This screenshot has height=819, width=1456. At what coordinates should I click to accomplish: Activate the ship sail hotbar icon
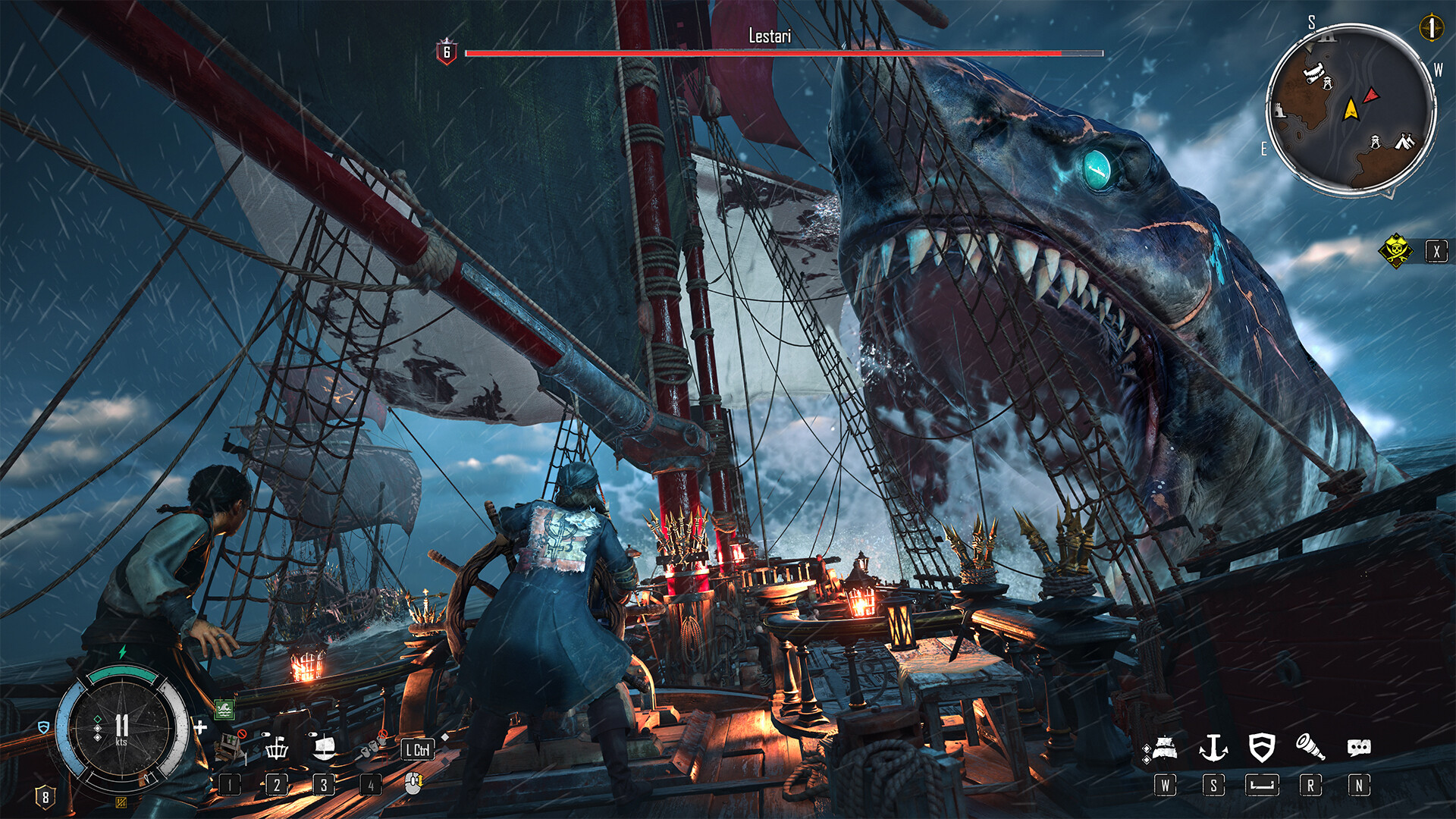click(x=324, y=748)
